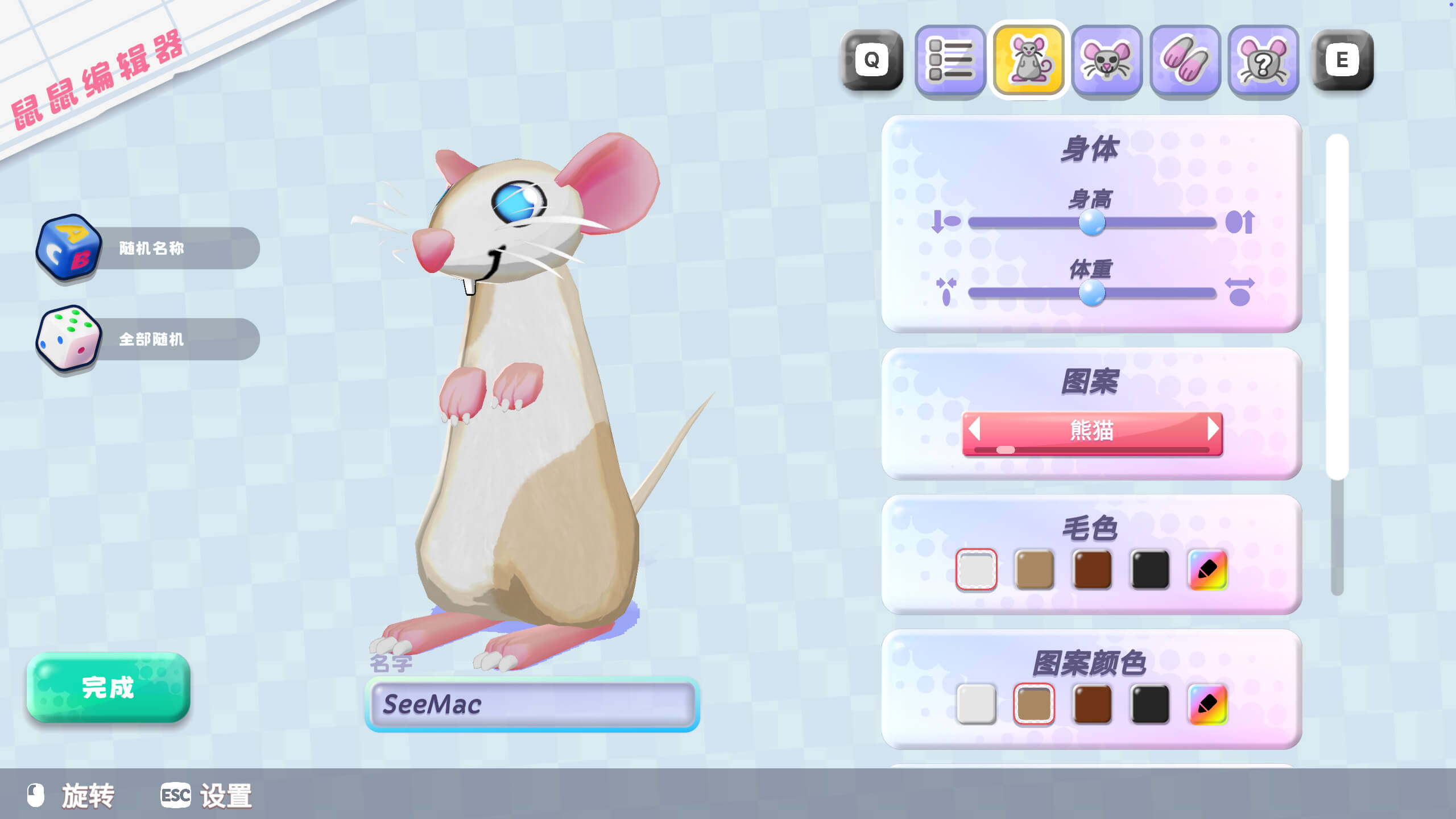Select the black 毛色 fur swatch

click(1150, 569)
